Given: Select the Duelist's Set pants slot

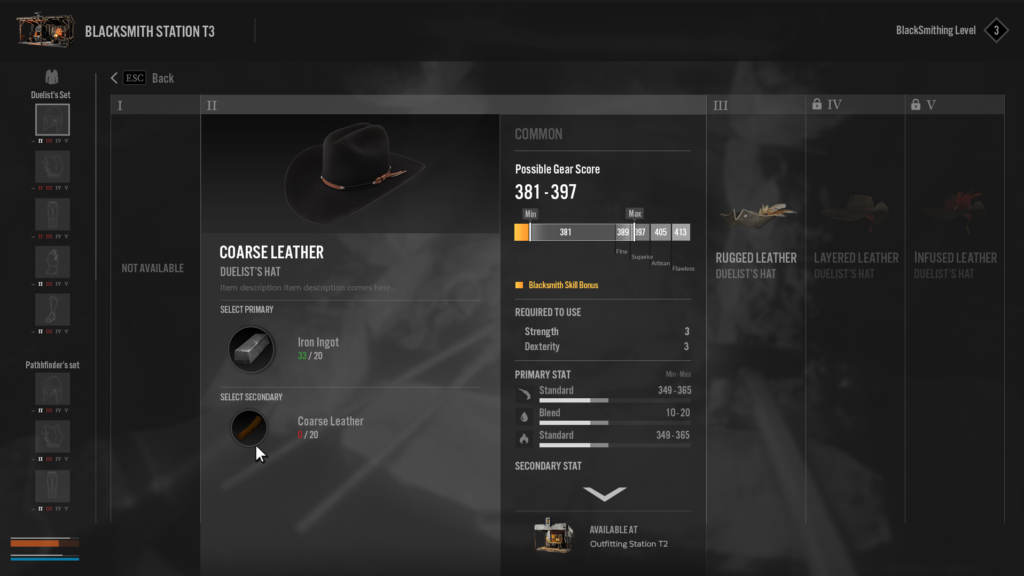Looking at the screenshot, I should click(x=52, y=215).
